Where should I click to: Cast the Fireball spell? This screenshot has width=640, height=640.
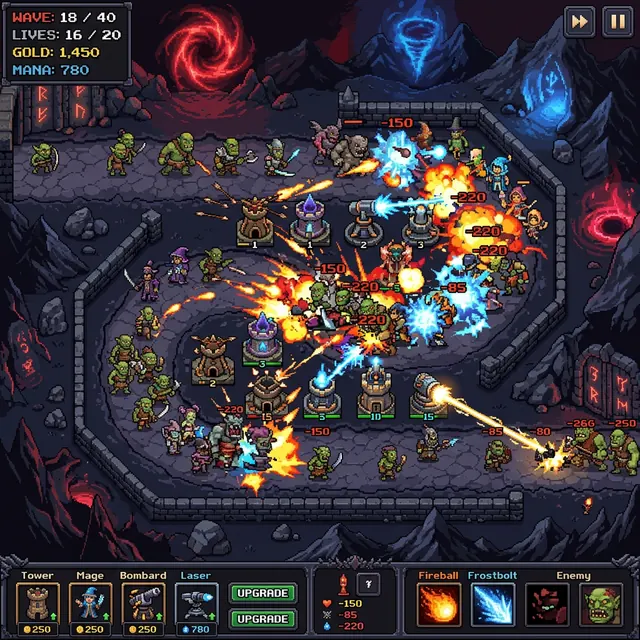coord(439,604)
